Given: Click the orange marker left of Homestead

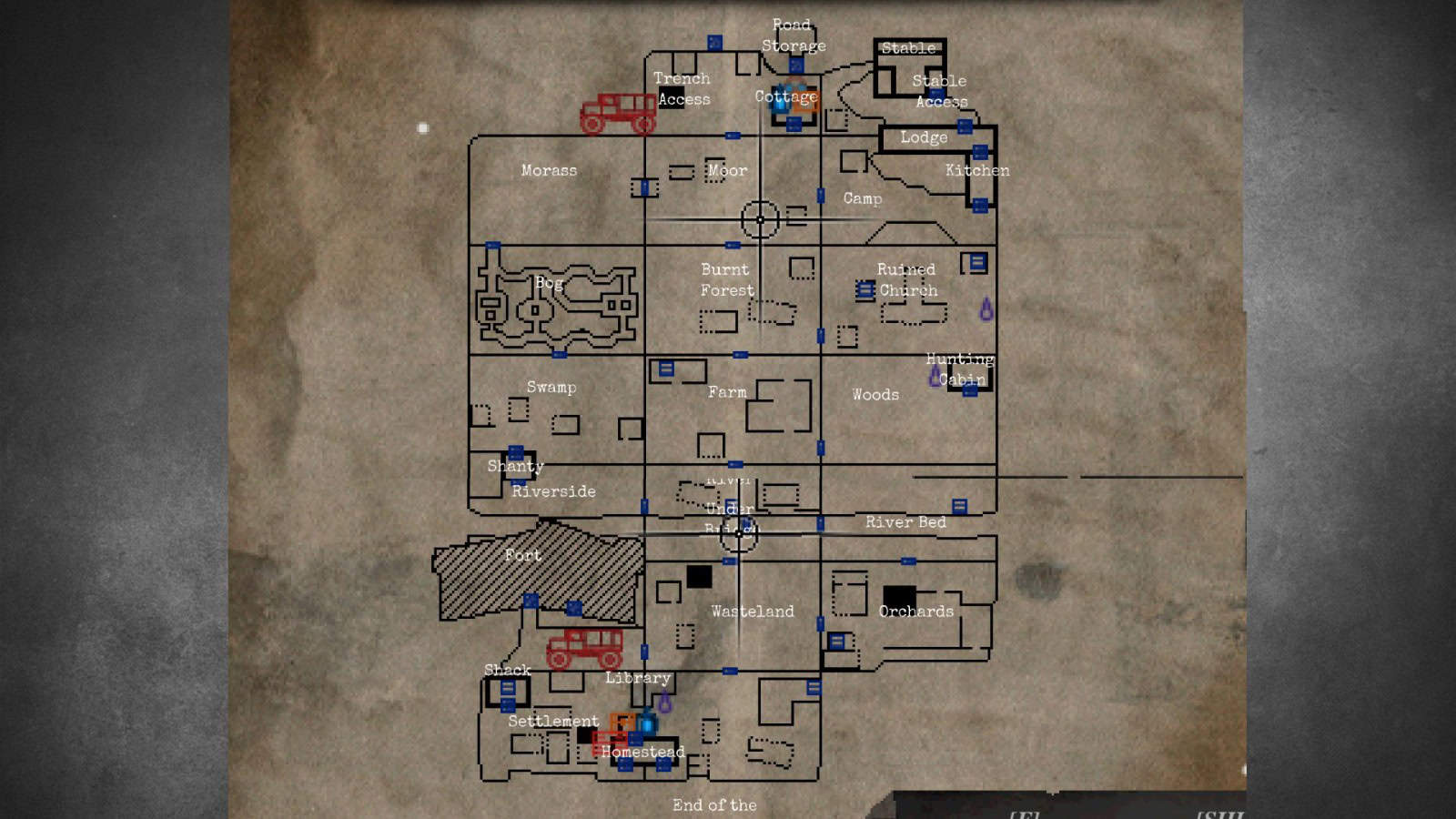Looking at the screenshot, I should click(x=622, y=722).
